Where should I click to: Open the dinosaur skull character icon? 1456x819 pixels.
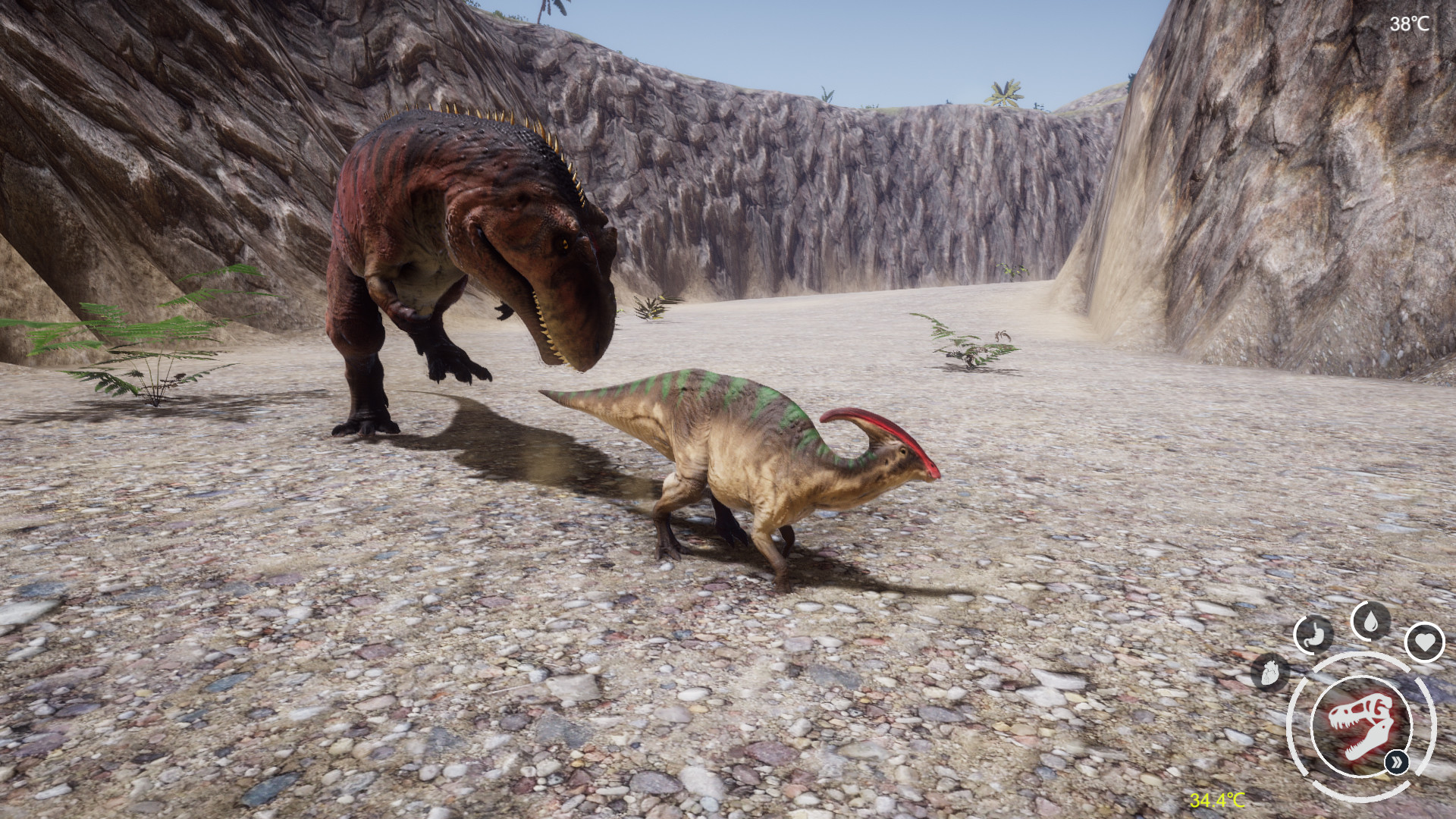click(x=1361, y=726)
